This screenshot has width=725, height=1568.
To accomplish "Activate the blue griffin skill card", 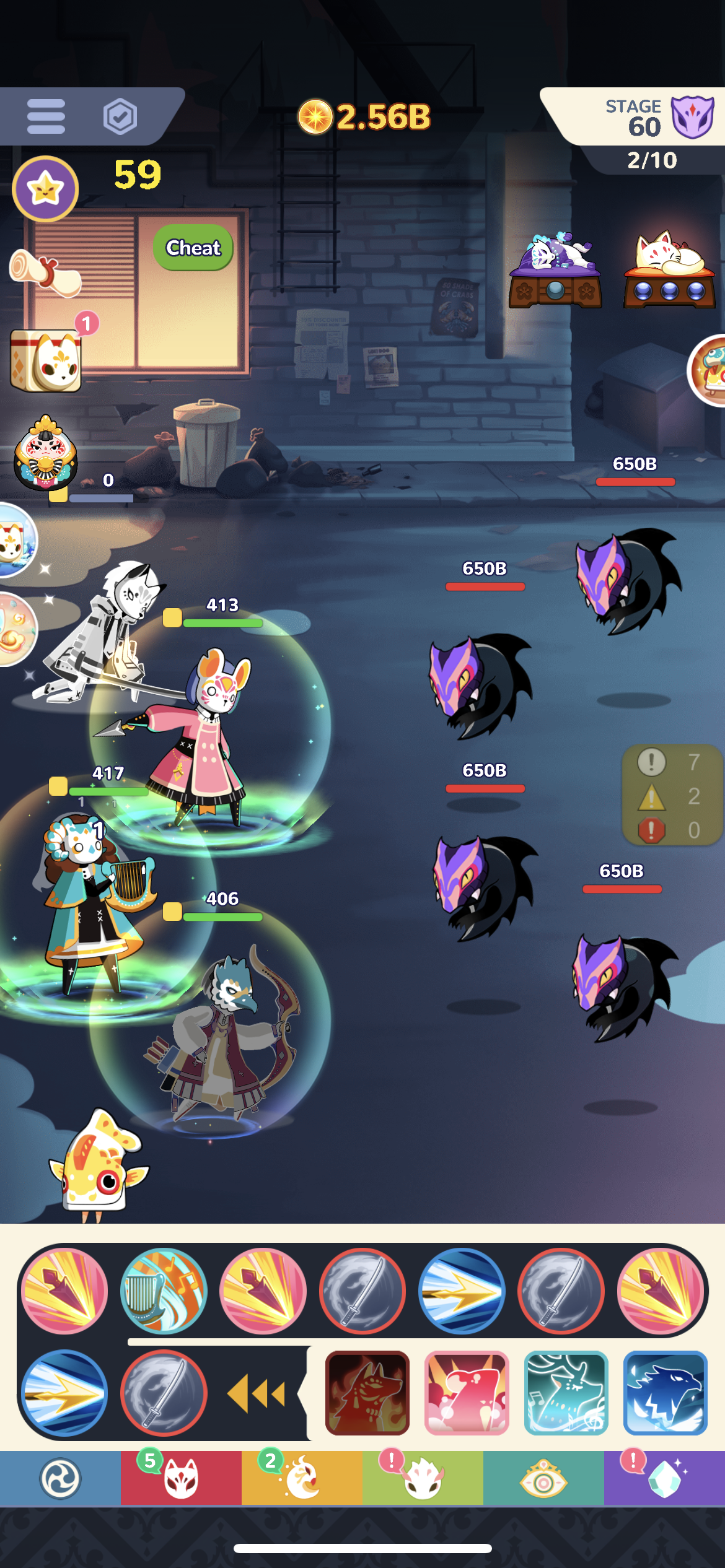I will (666, 1393).
